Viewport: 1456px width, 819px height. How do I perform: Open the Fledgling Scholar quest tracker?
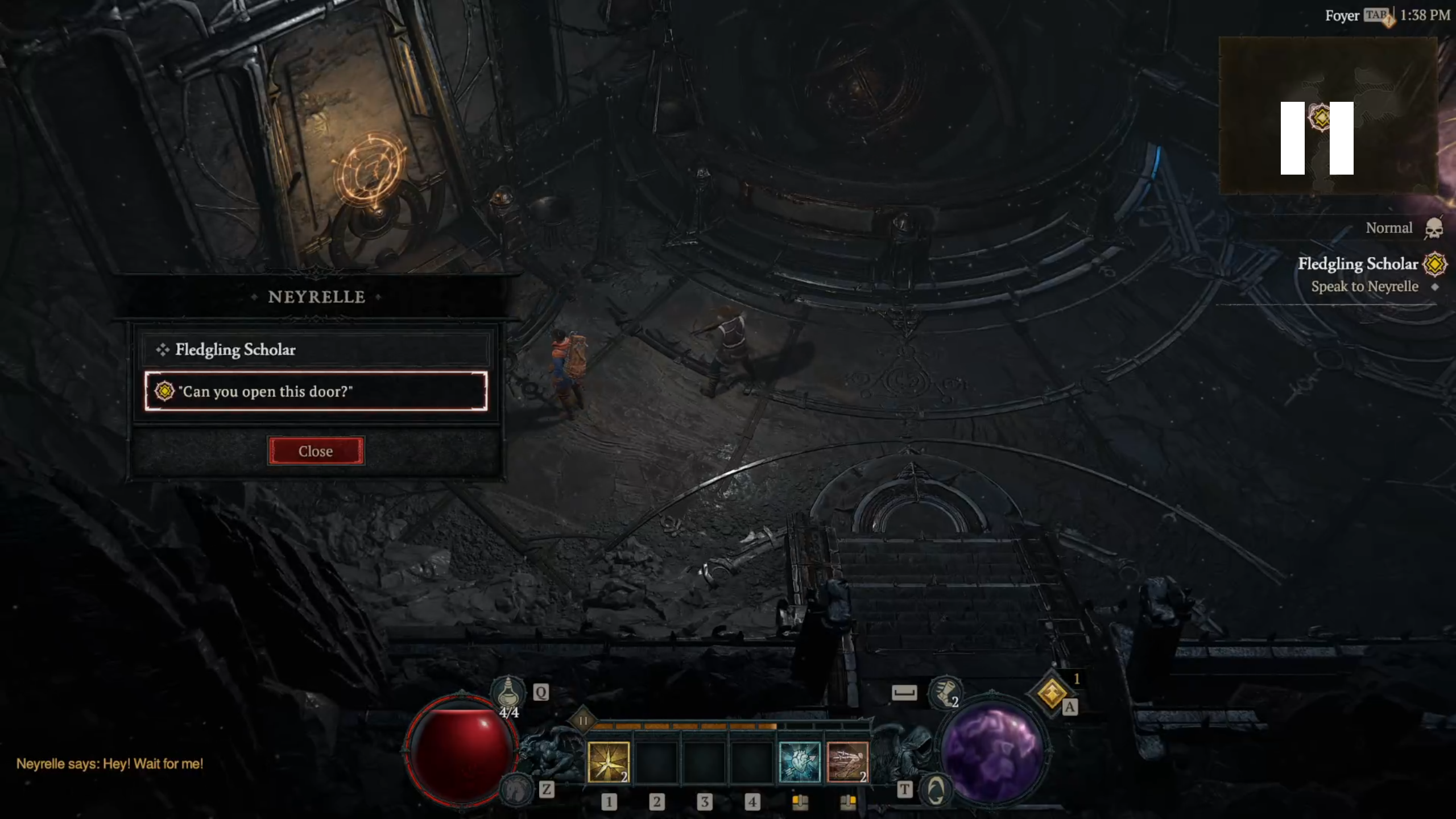point(1358,264)
